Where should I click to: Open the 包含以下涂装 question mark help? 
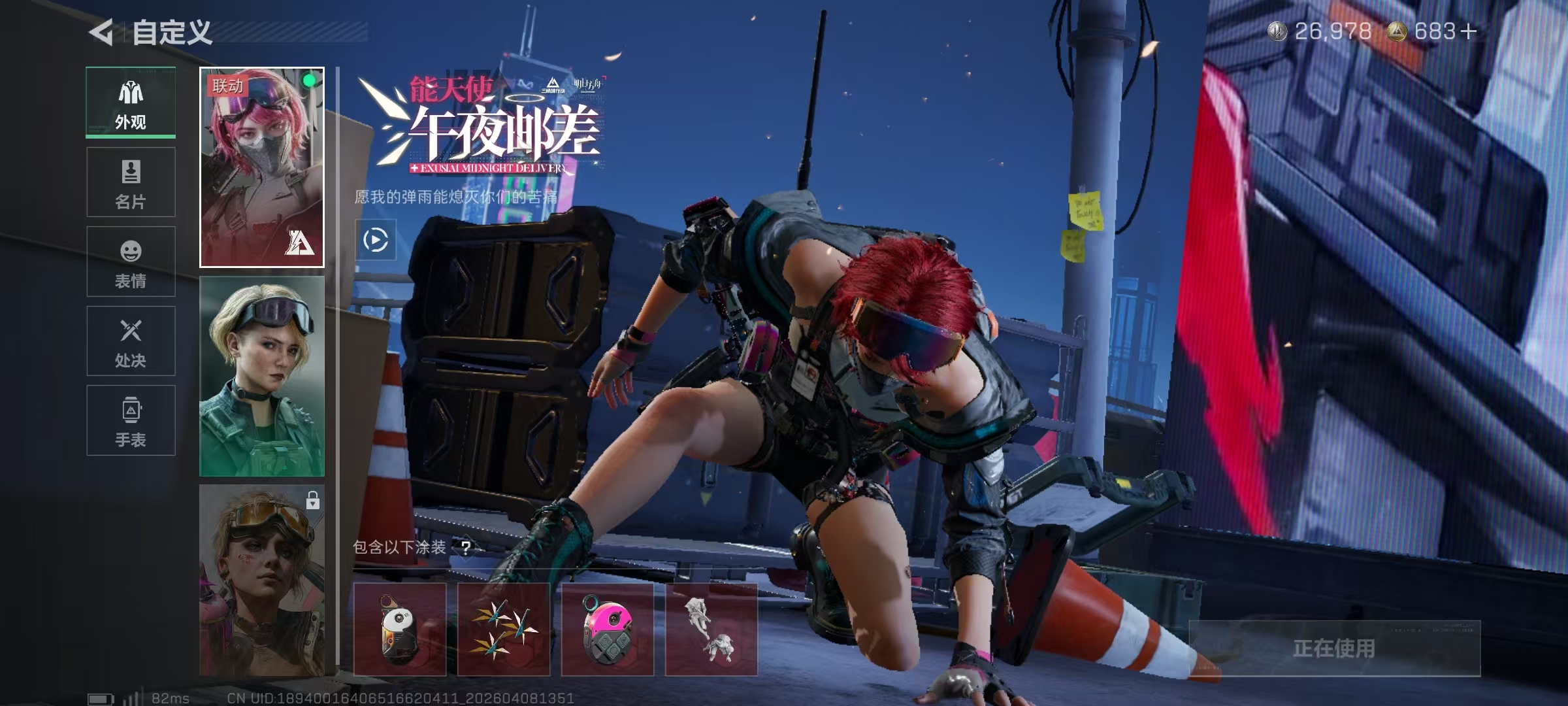click(466, 547)
